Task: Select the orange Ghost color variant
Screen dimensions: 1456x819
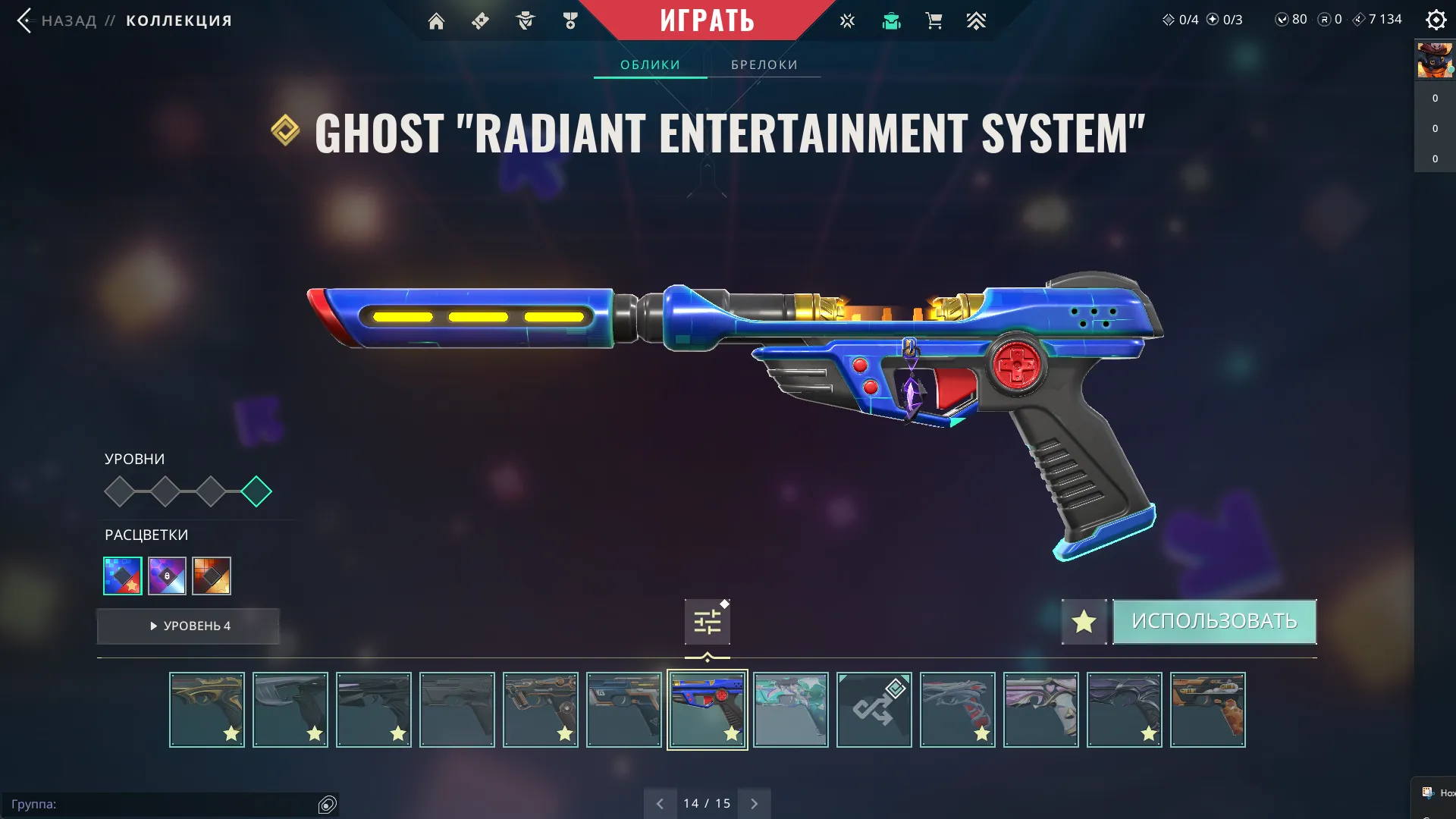Action: [x=212, y=576]
